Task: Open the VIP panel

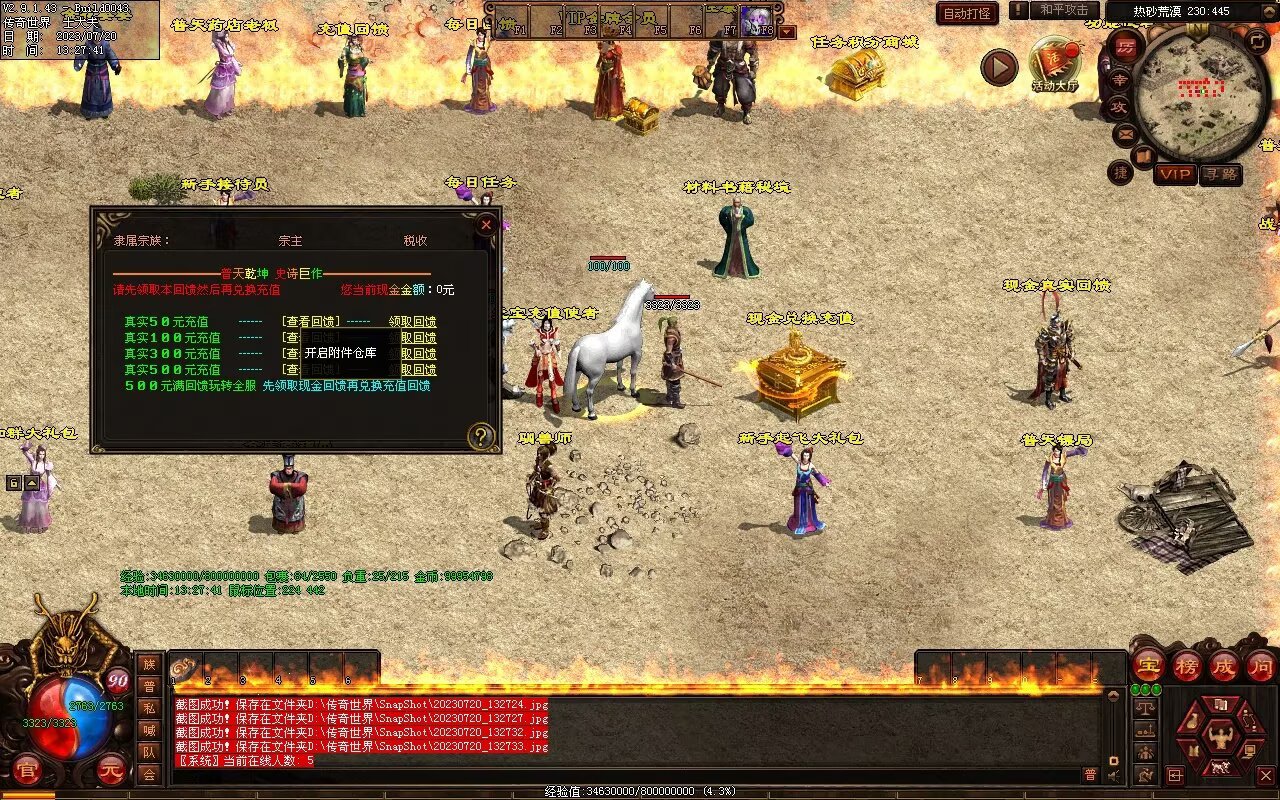Action: click(x=1175, y=174)
